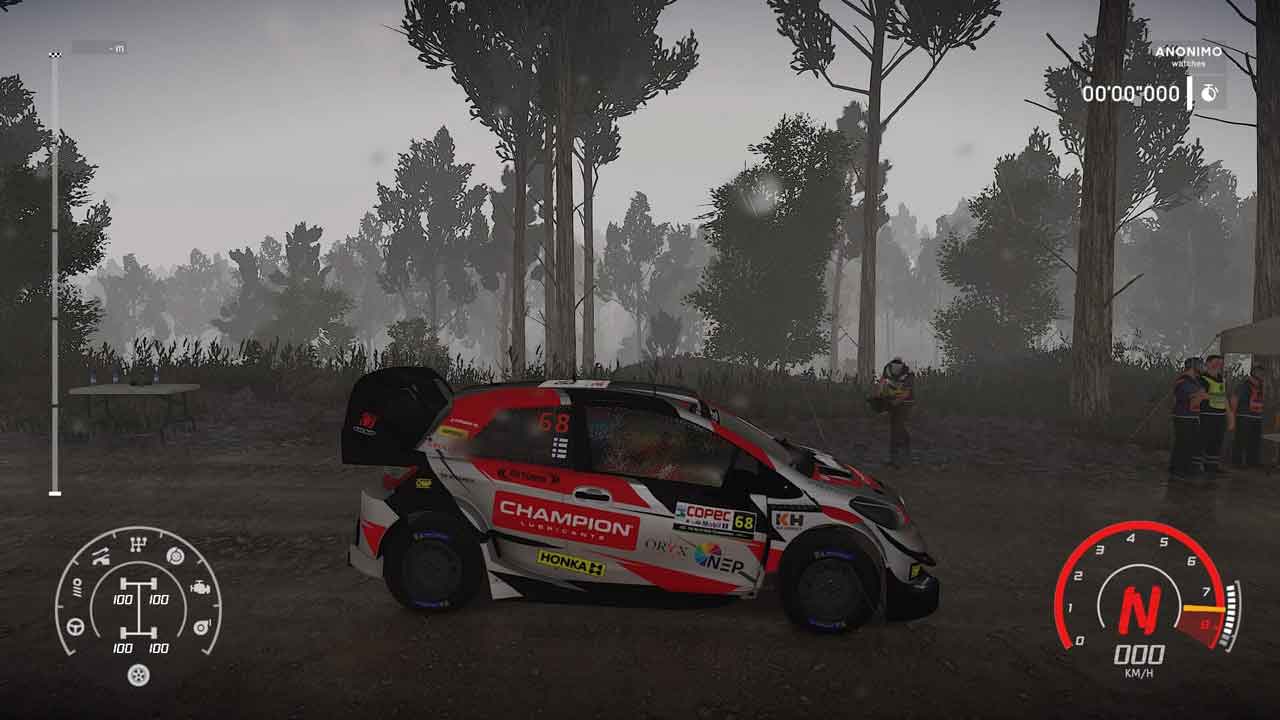Select the brake disc status icon
The height and width of the screenshot is (720, 1280).
[x=175, y=556]
